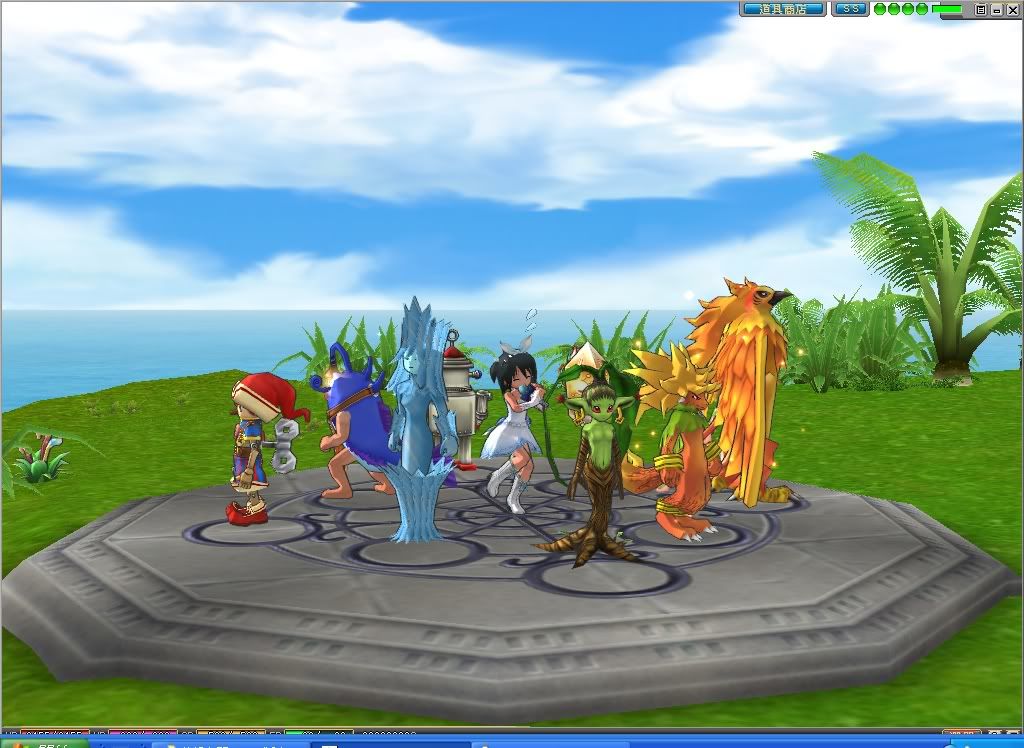
Task: Open the 道具商店 item shop
Action: point(783,9)
